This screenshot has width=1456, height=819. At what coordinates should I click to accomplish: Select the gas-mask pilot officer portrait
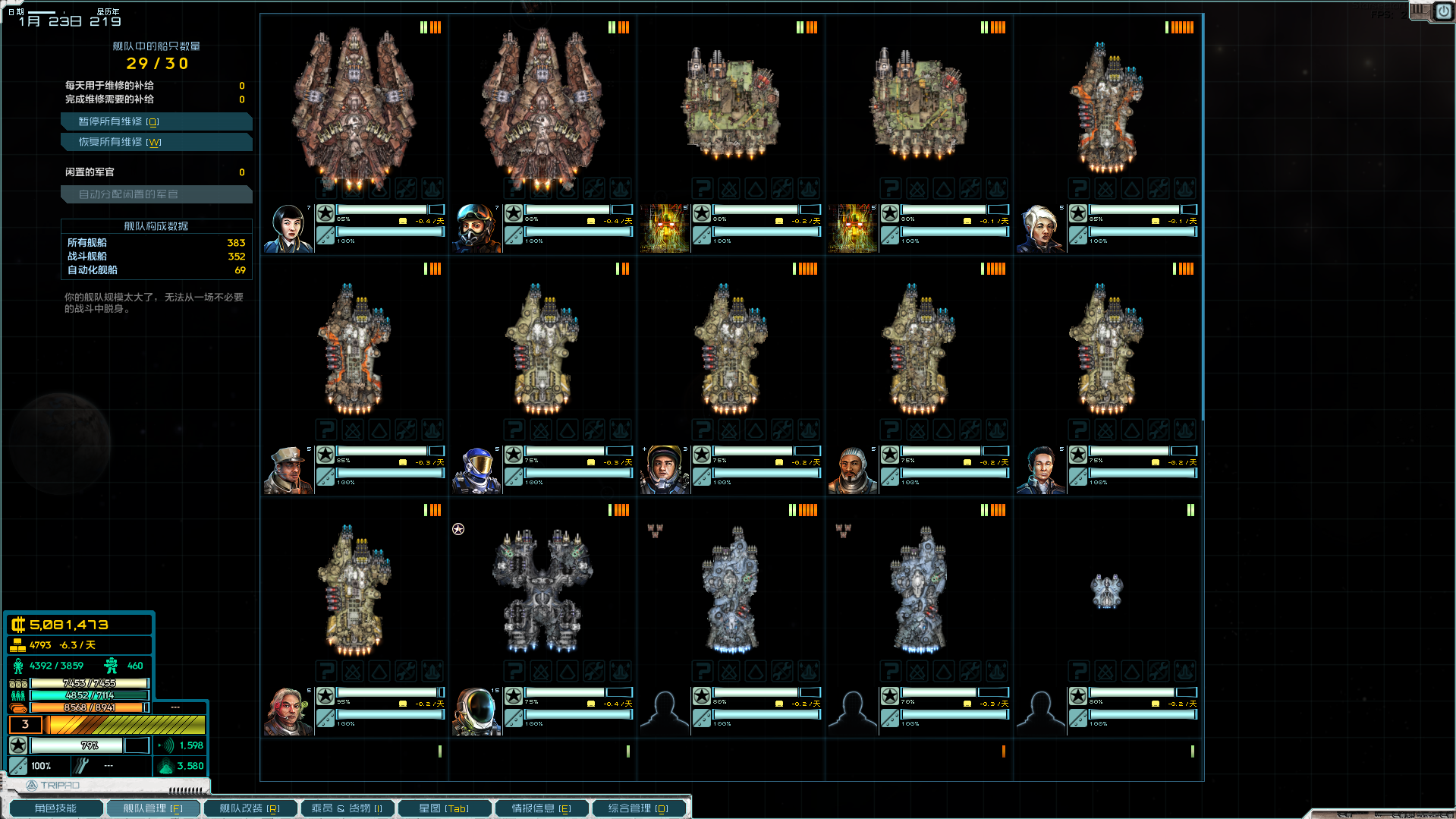476,228
